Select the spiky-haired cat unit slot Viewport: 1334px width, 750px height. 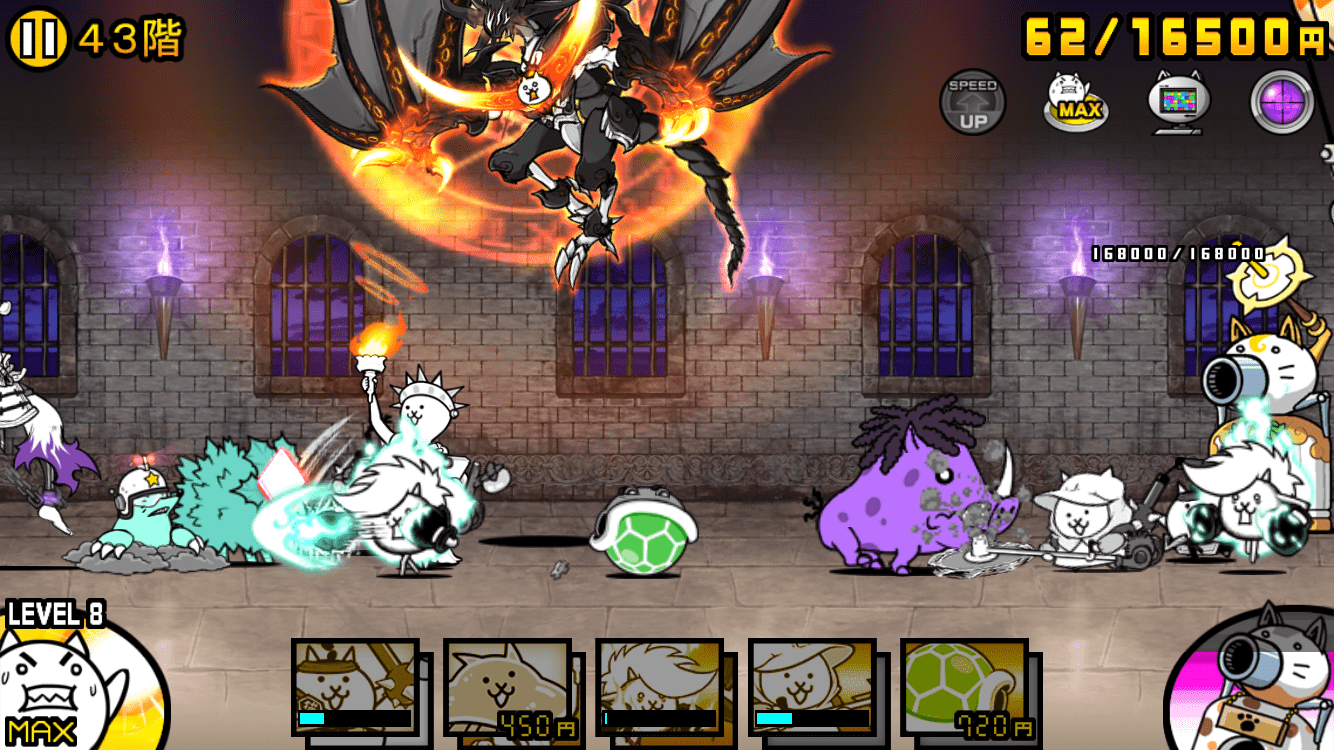click(659, 688)
